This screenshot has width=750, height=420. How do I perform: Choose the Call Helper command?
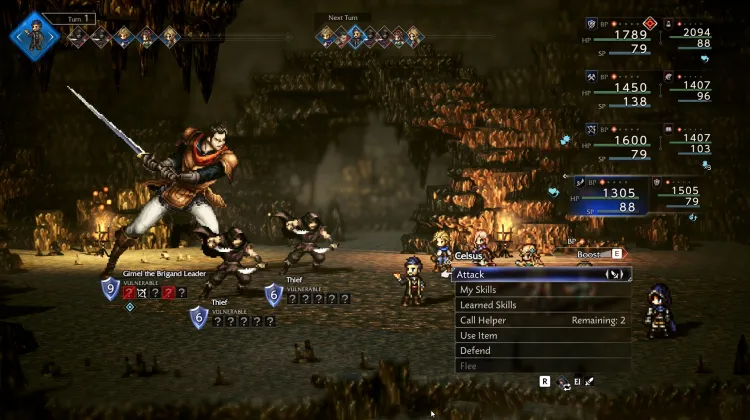tap(541, 320)
